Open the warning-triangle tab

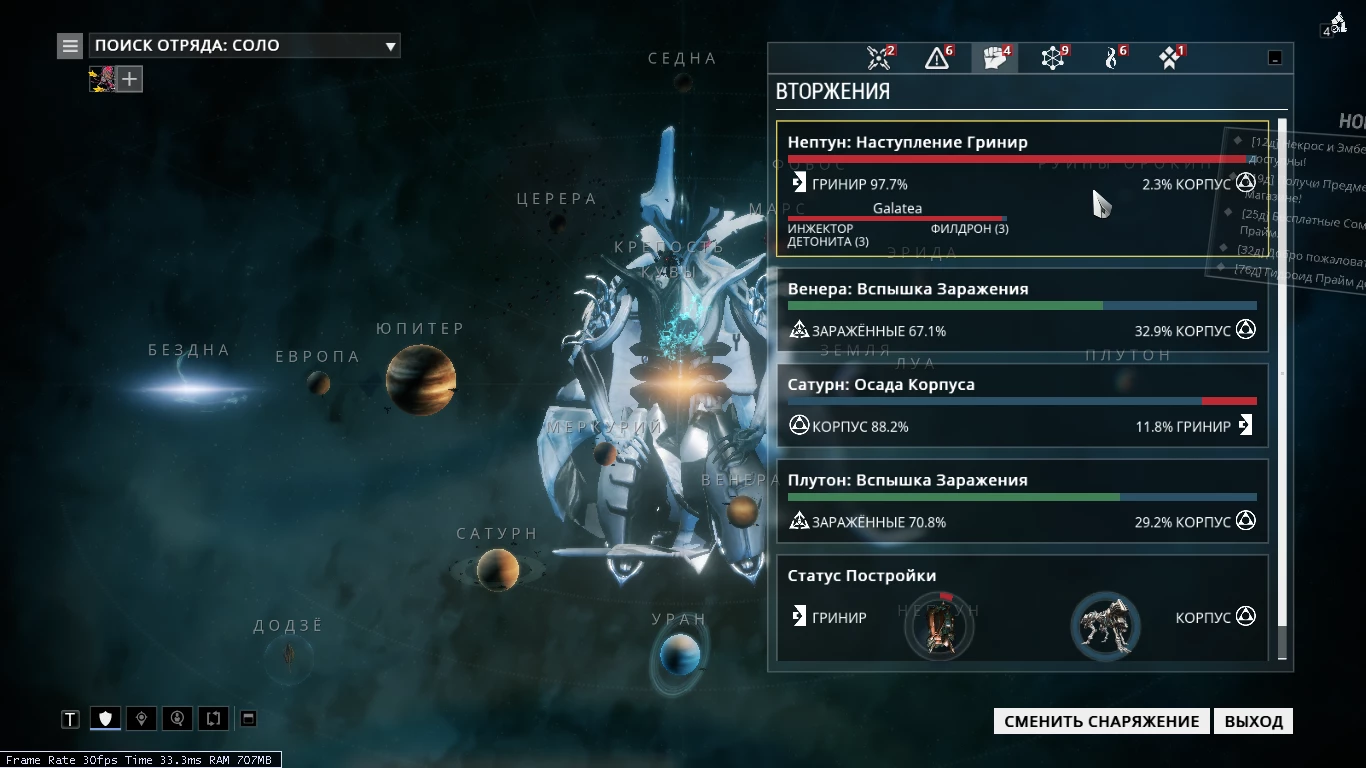pos(937,58)
